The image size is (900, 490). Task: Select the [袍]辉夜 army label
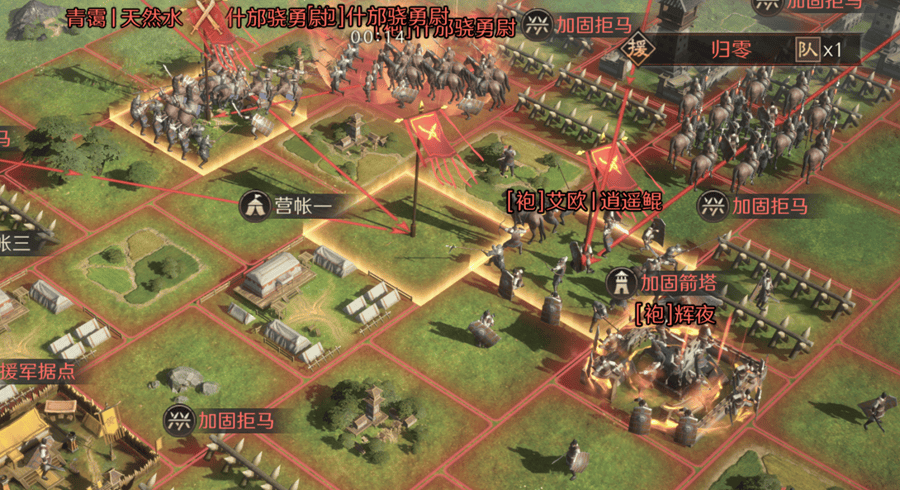675,314
